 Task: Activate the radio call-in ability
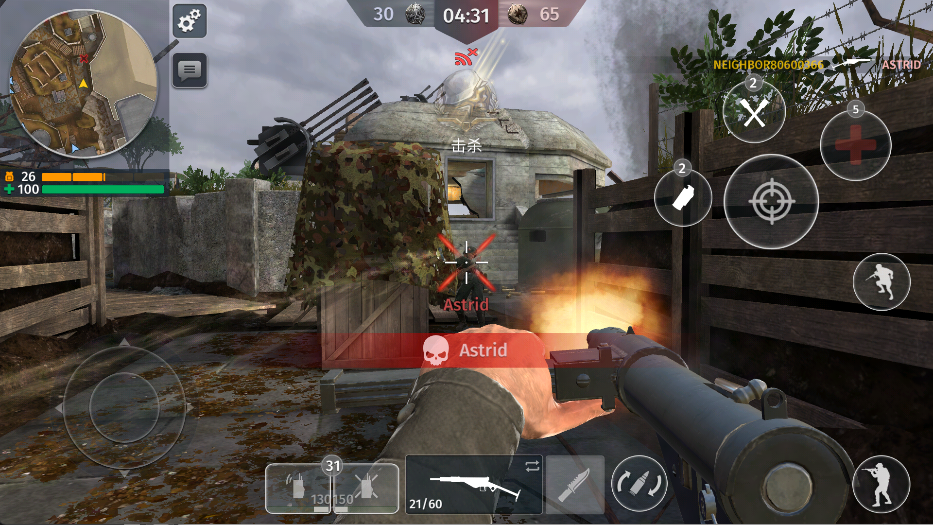point(298,488)
